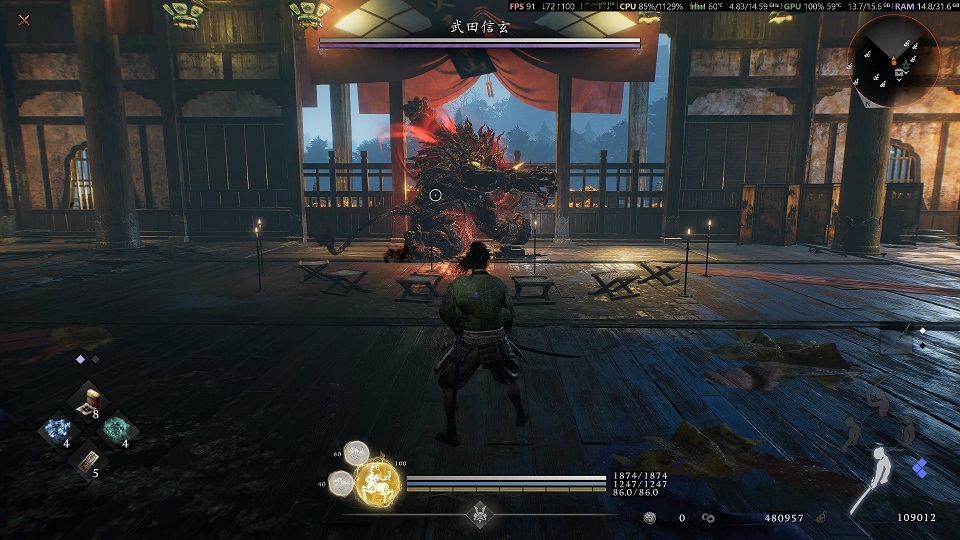Activate the golden deer guardian spirit icon

tap(378, 483)
